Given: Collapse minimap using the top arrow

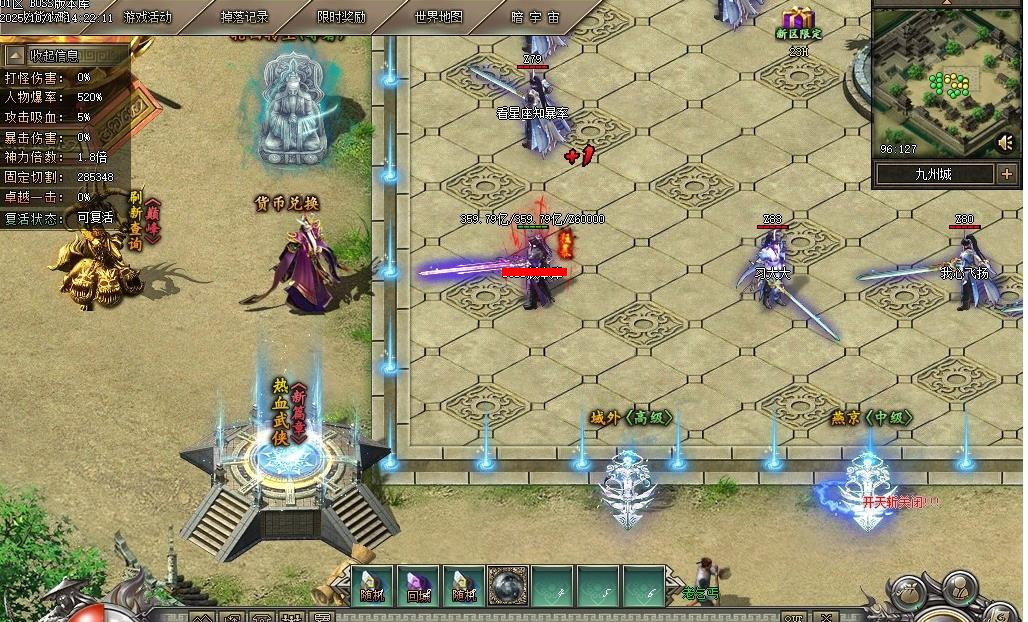Looking at the screenshot, I should coord(947,4).
